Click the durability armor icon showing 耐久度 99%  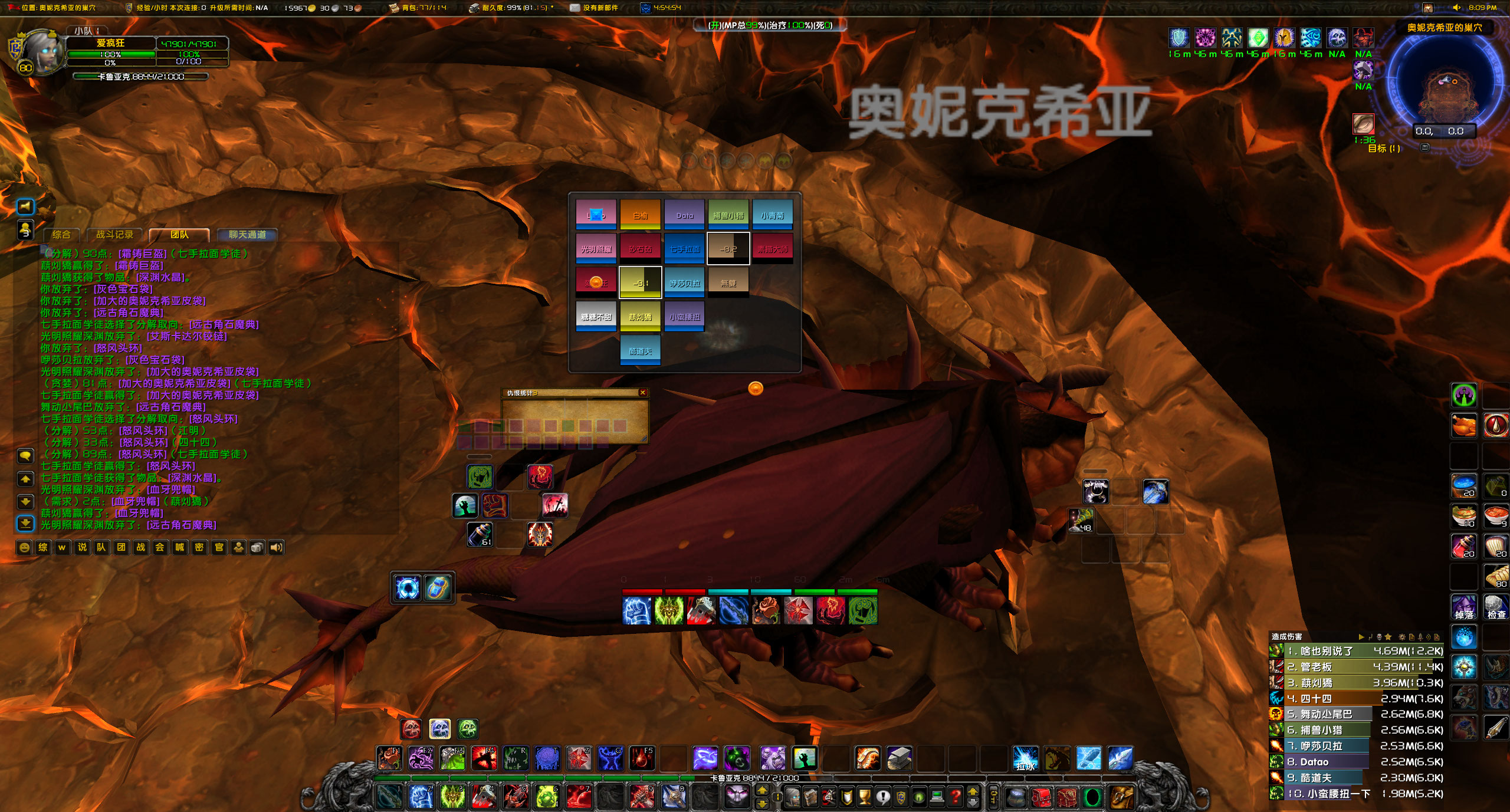tap(475, 8)
